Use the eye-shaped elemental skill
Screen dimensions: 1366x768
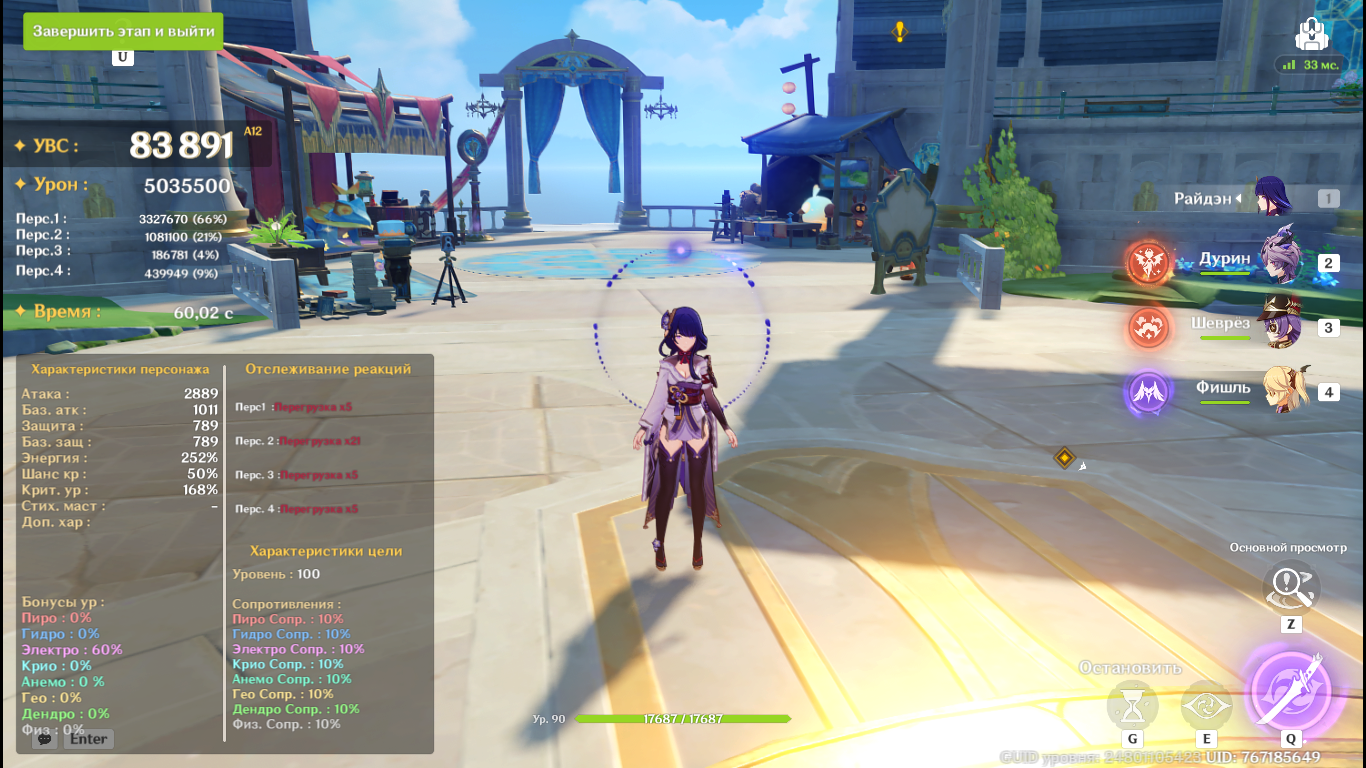(x=1206, y=707)
